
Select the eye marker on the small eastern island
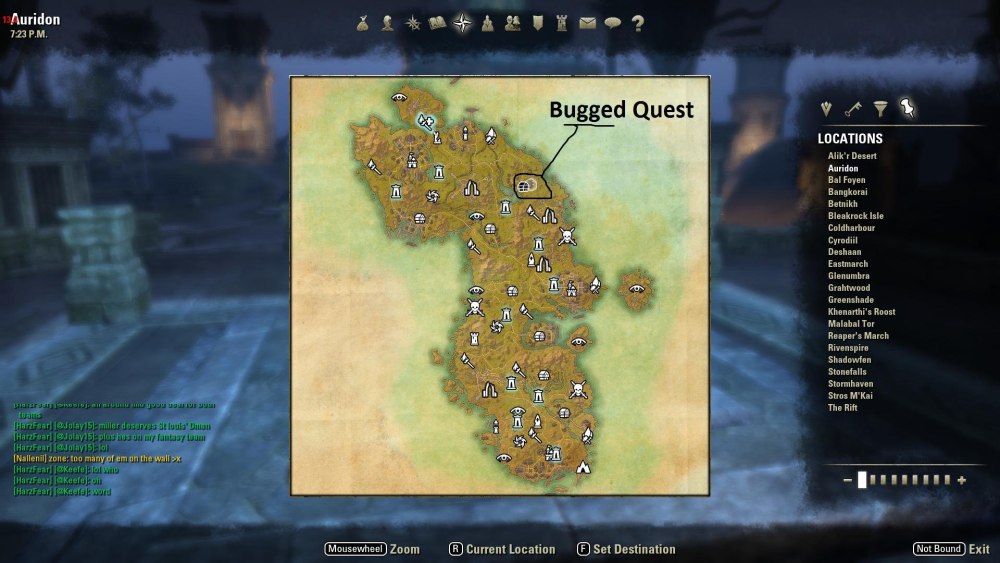coord(636,288)
